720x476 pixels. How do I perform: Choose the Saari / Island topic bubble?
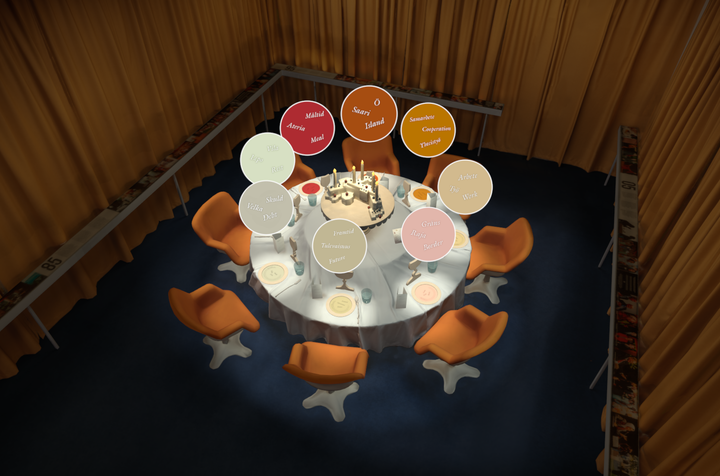(369, 113)
